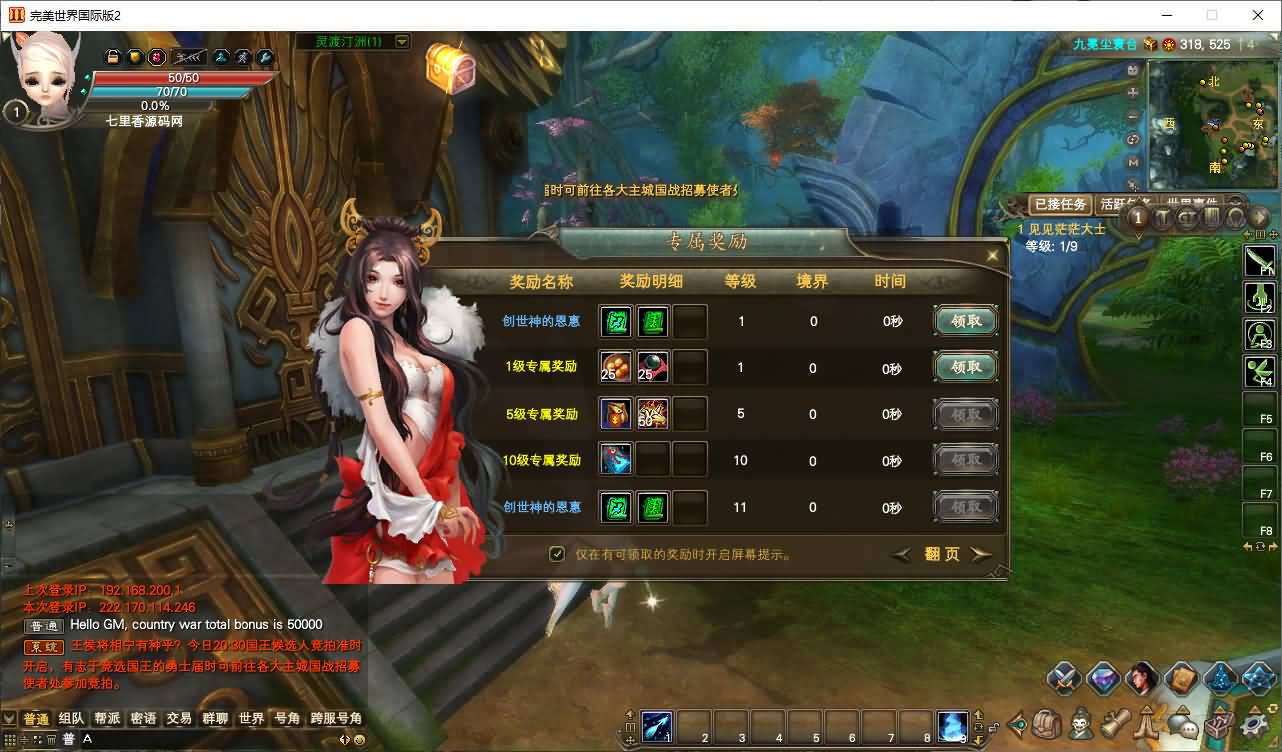The height and width of the screenshot is (752, 1282).
Task: Open the channel dropdown next to 灵渡汀洲(1)
Action: (402, 41)
